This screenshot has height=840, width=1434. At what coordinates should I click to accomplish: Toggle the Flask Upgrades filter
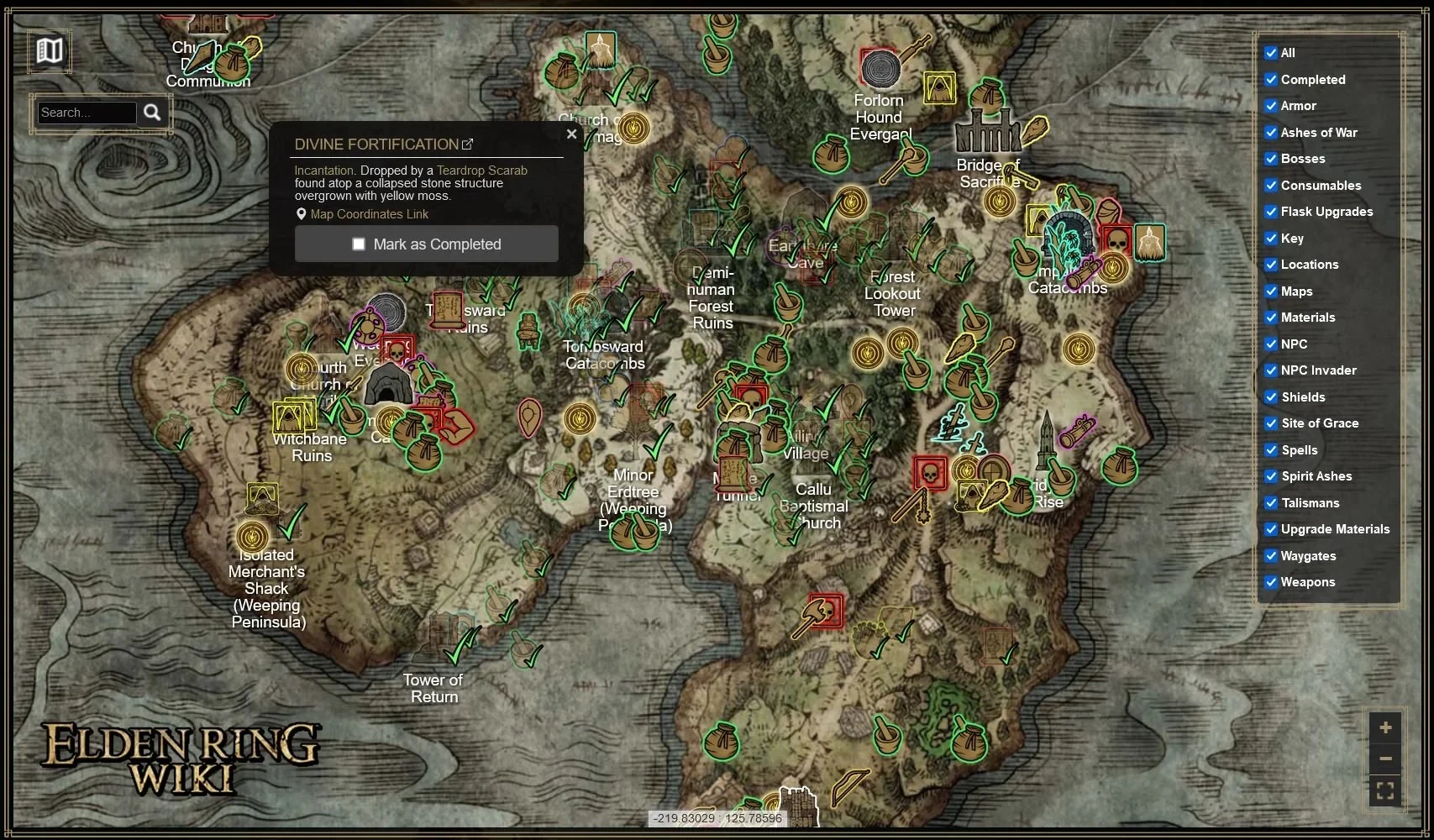click(x=1271, y=212)
